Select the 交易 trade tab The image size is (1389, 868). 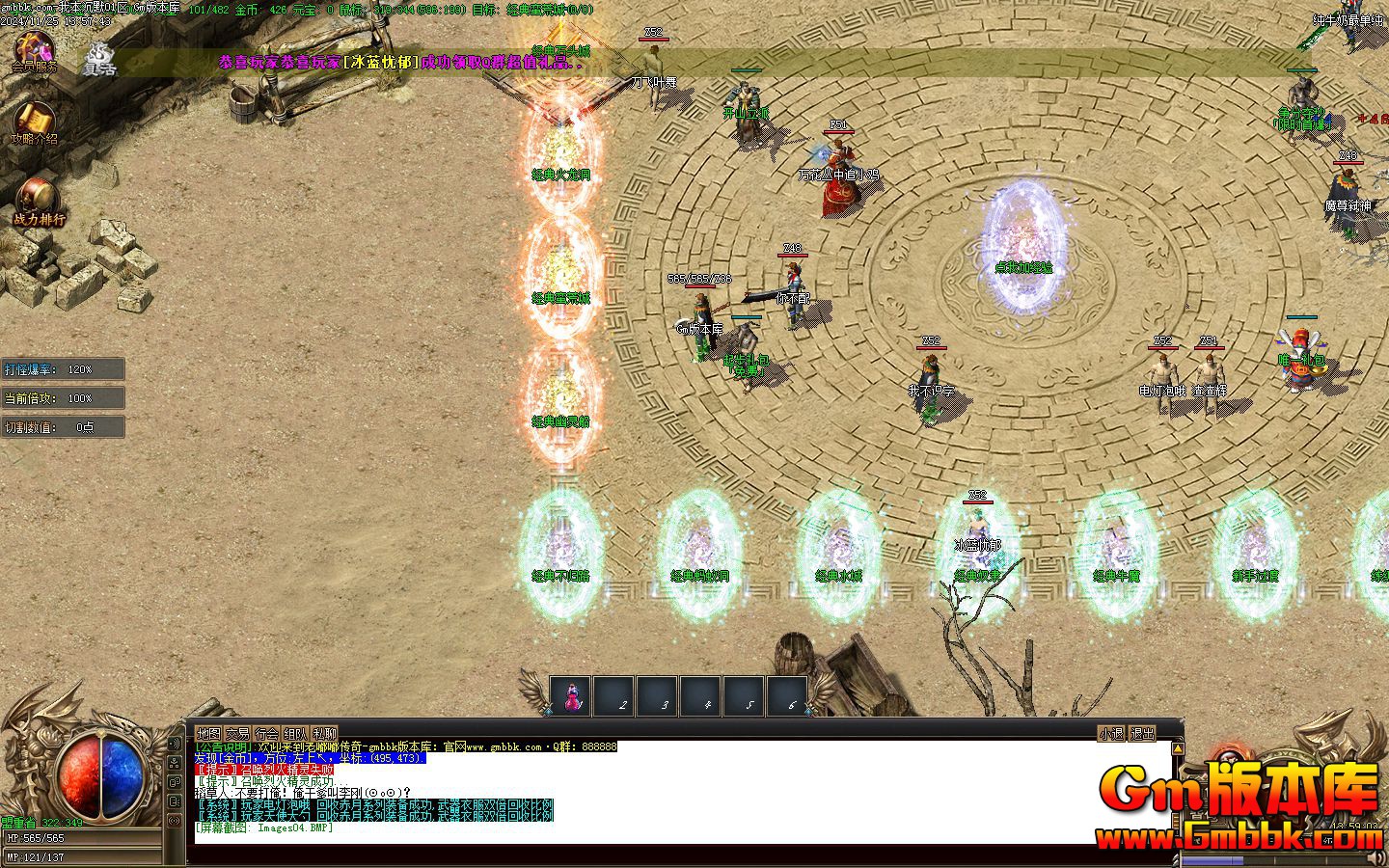click(237, 733)
